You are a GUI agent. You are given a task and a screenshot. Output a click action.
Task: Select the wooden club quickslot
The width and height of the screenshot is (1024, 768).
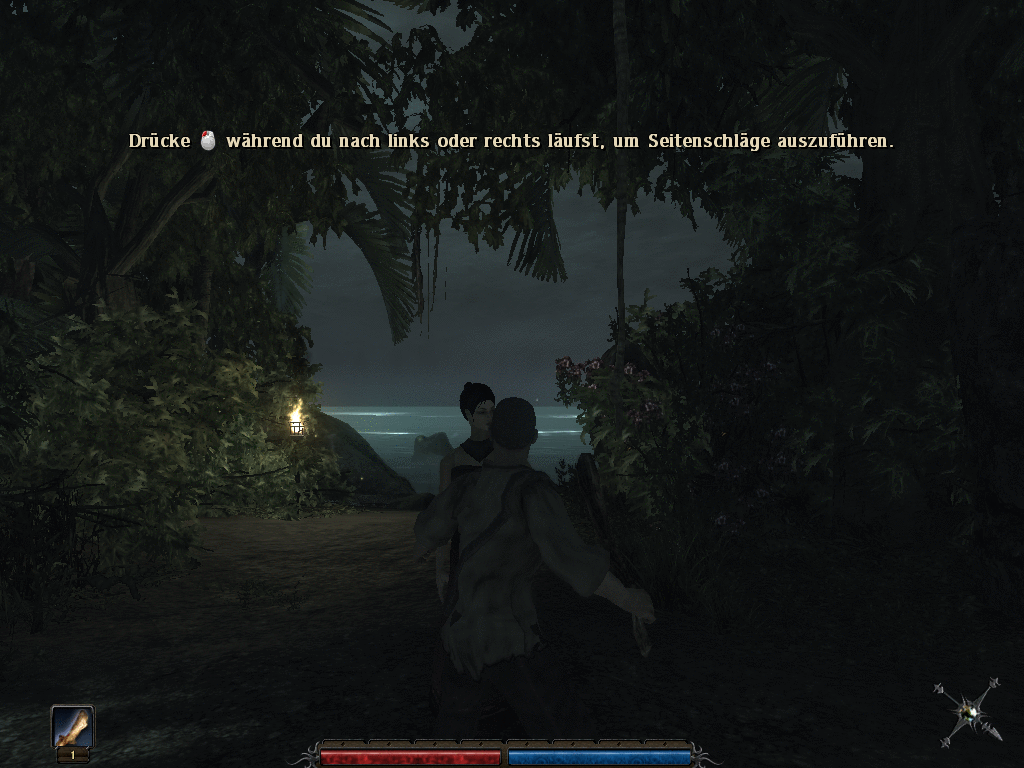click(73, 727)
